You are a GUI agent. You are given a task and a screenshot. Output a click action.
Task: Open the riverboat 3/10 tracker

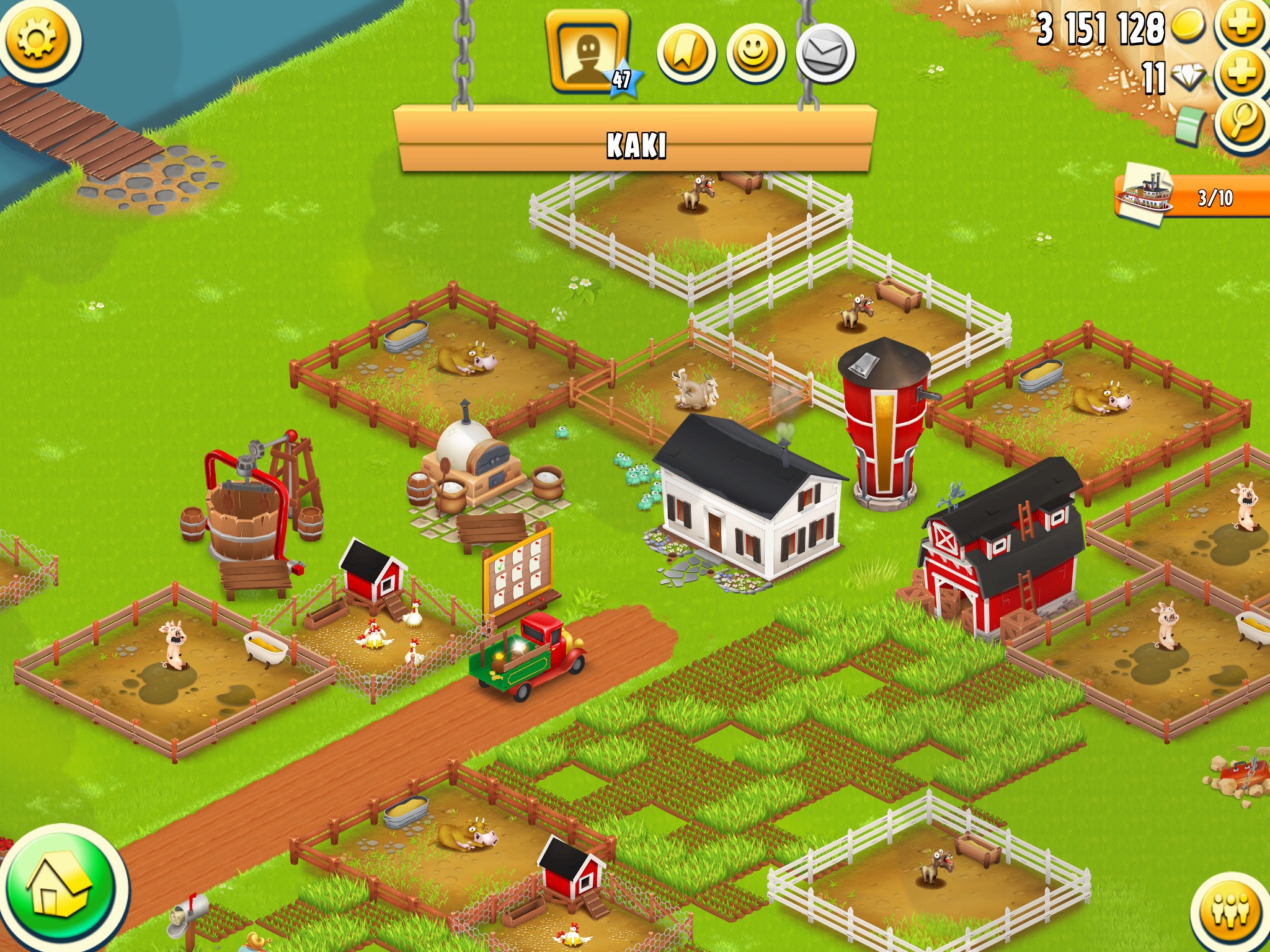[1191, 197]
